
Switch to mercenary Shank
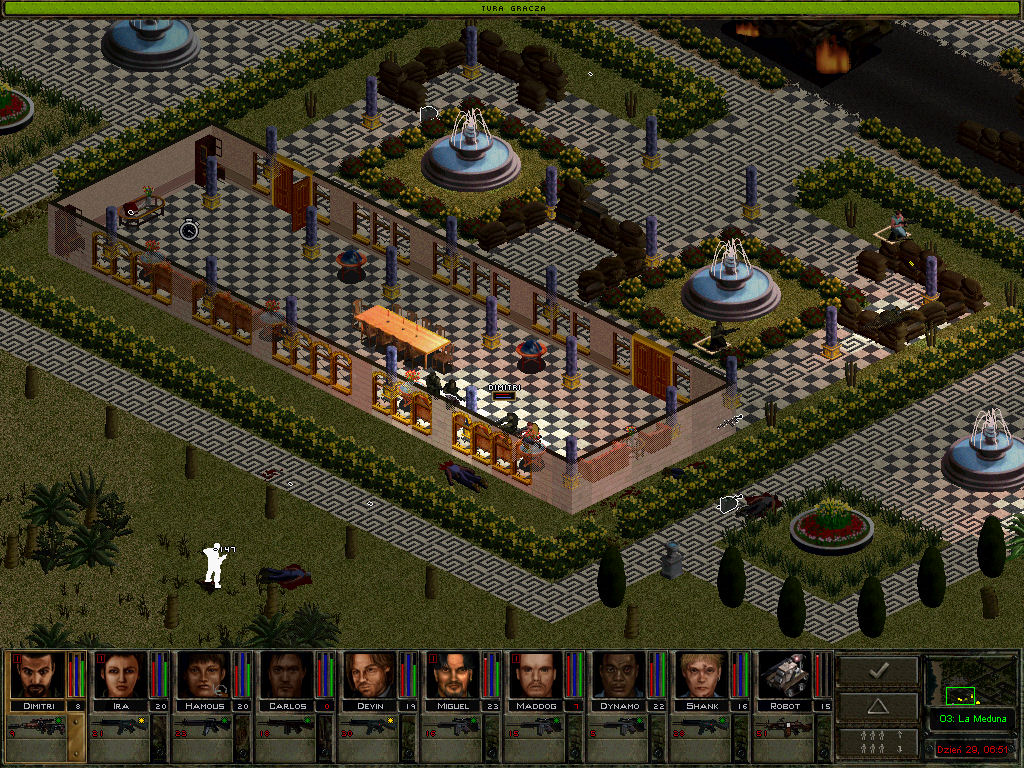702,675
